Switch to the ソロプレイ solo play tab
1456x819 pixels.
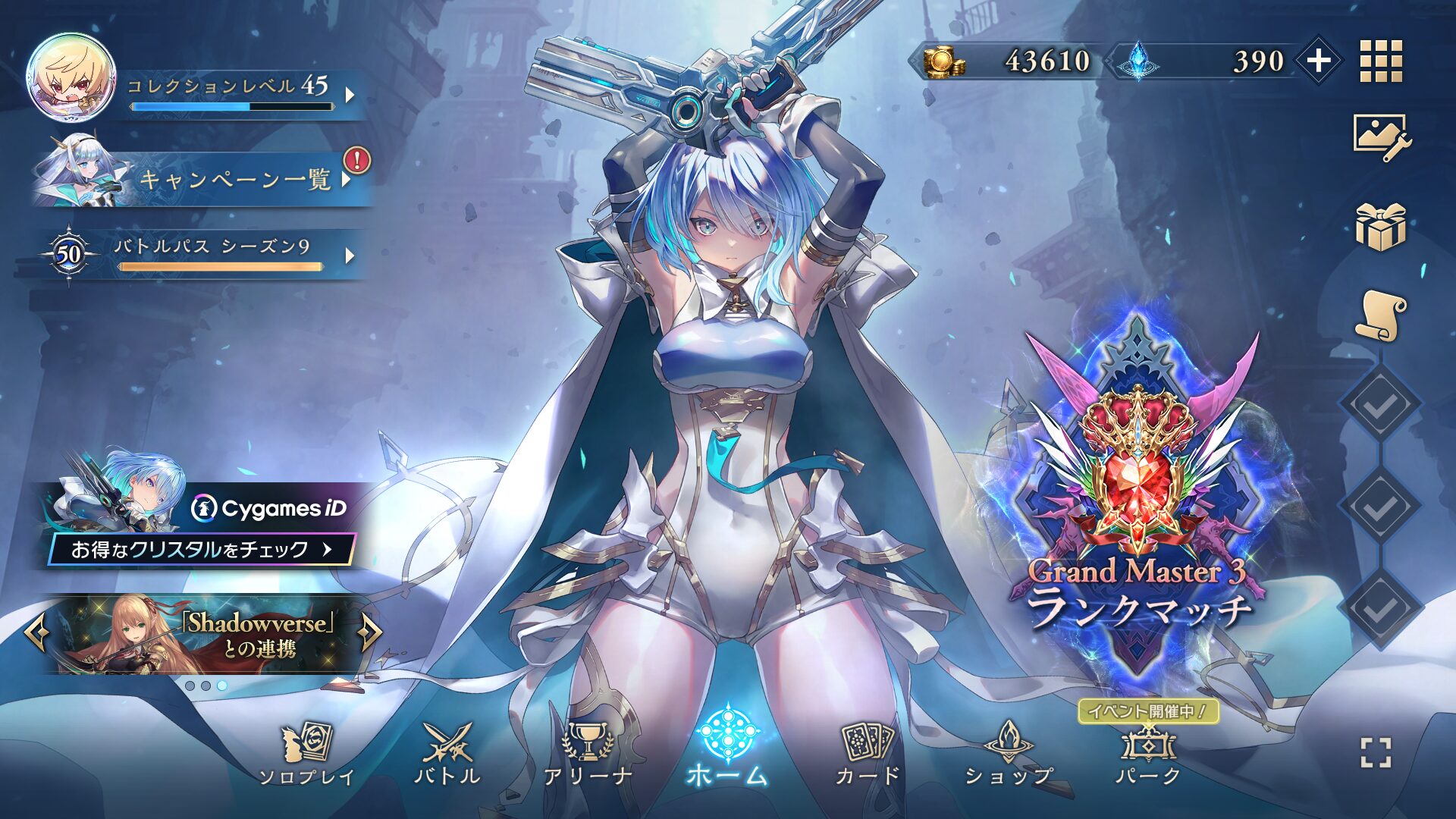point(306,755)
